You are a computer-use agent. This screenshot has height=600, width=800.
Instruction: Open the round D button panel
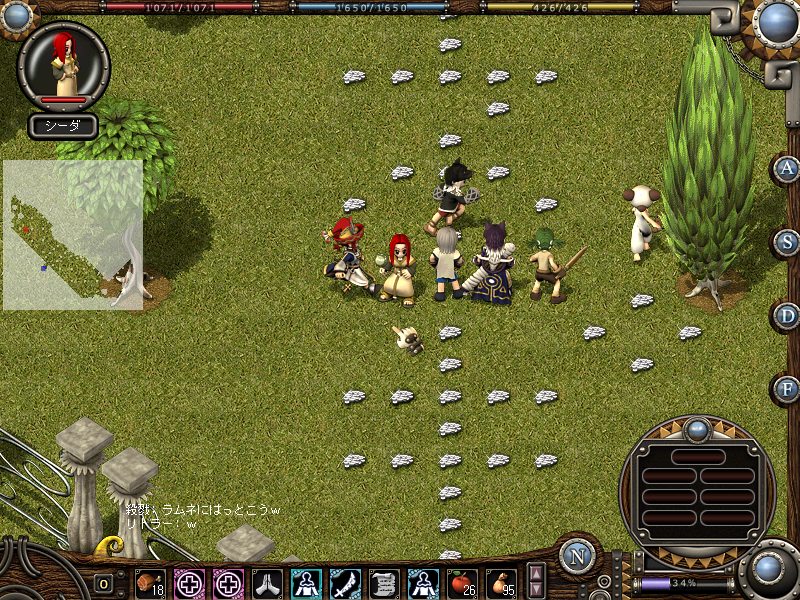788,315
